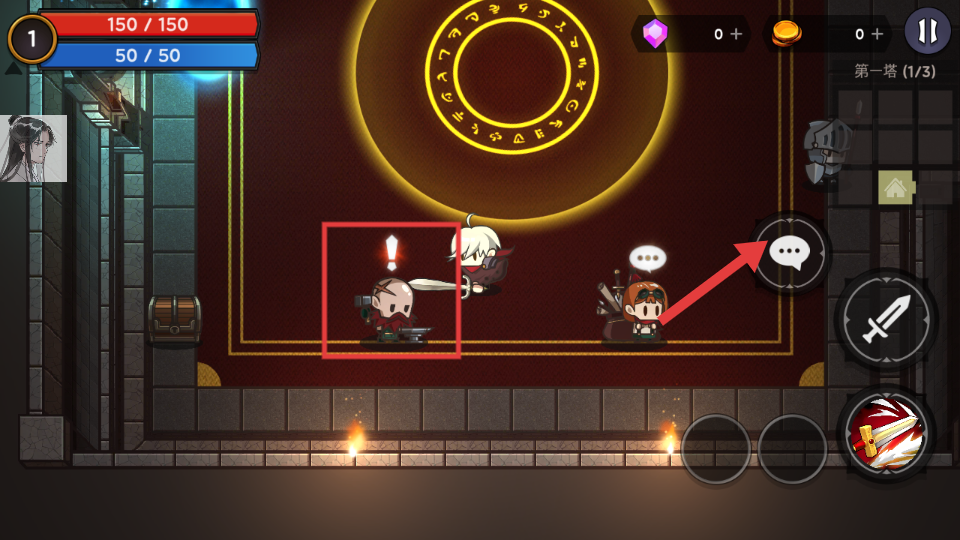Image resolution: width=960 pixels, height=540 pixels.
Task: Add more gold coins with the plus
Action: coord(877,34)
